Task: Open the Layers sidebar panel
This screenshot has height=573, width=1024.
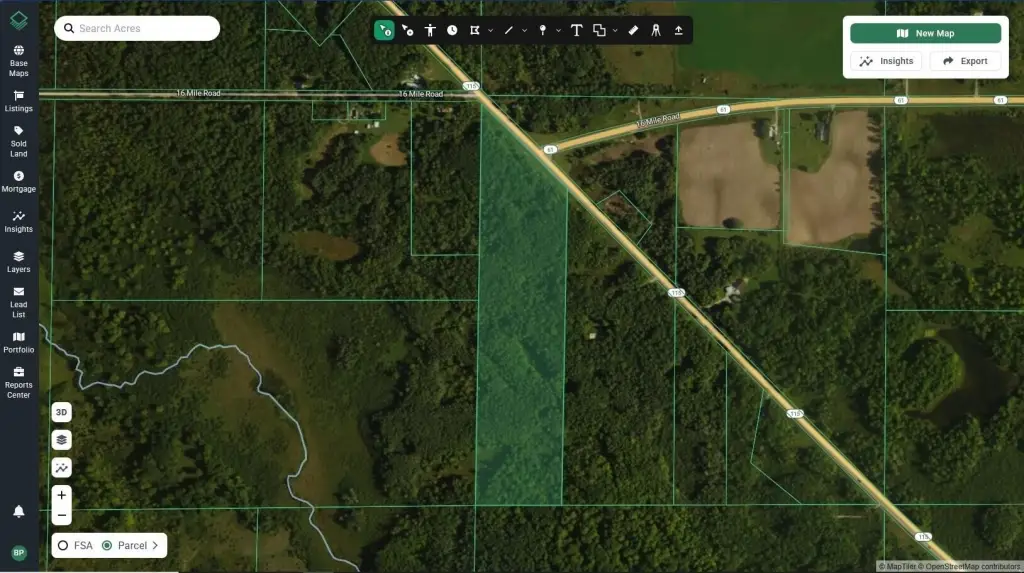Action: (18, 261)
